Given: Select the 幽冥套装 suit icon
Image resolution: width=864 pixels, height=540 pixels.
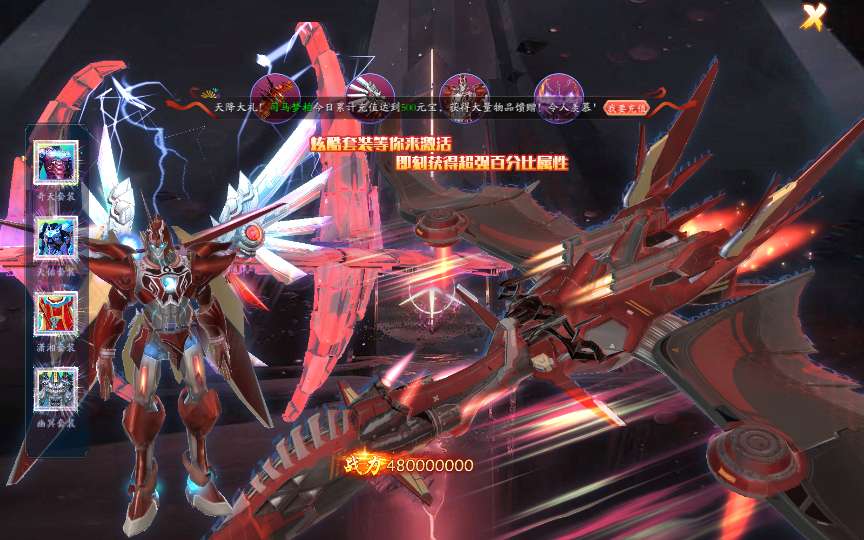Looking at the screenshot, I should click(56, 388).
